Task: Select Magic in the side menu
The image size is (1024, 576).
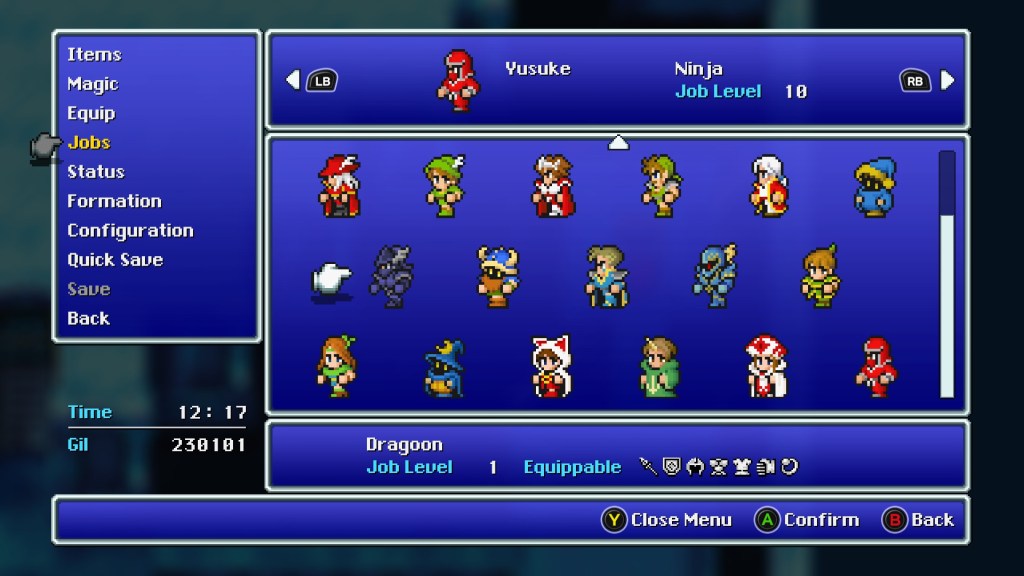Action: click(92, 84)
